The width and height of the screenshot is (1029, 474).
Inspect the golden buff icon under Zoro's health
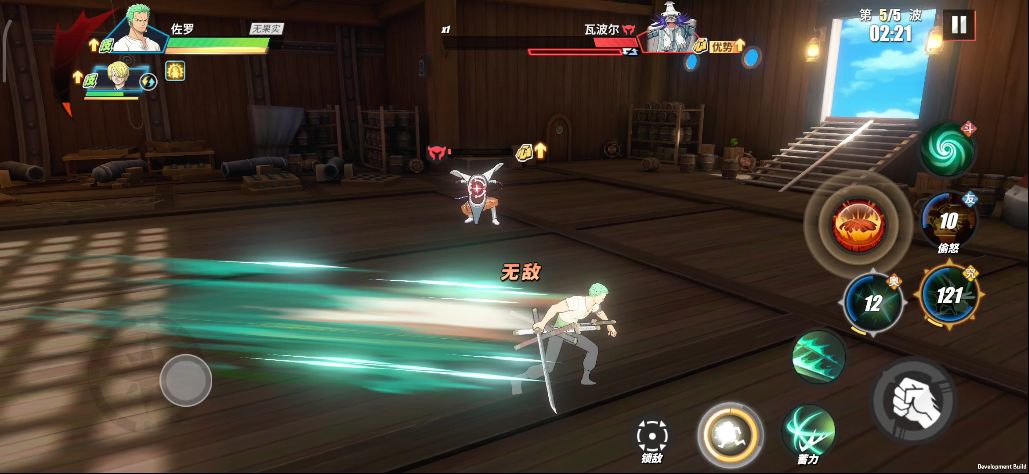(x=175, y=71)
